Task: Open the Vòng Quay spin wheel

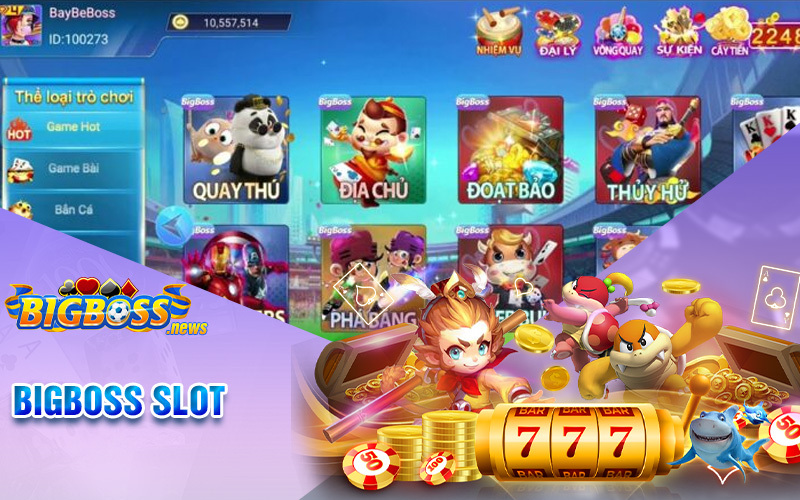Action: point(615,31)
